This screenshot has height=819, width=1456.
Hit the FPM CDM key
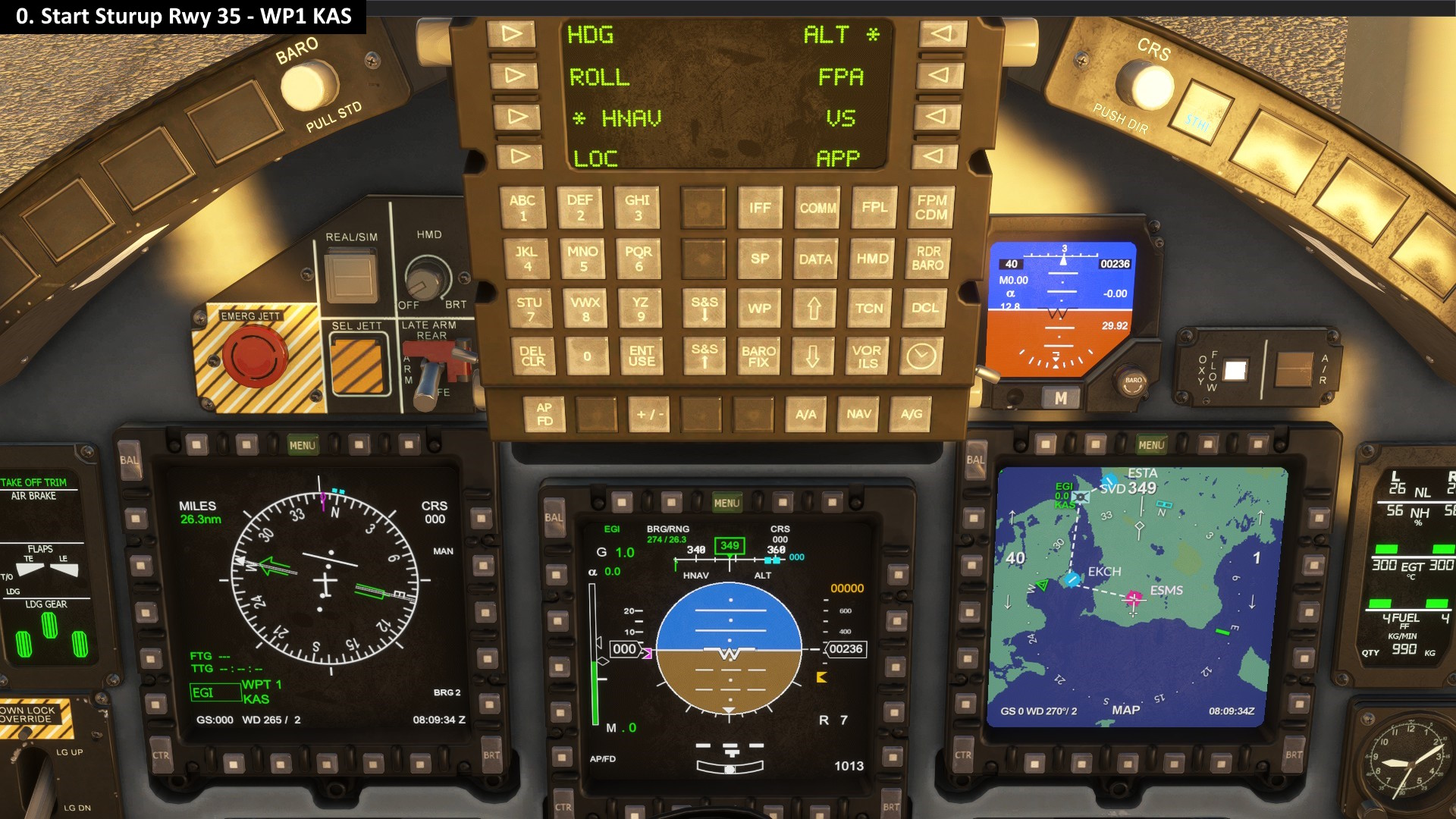(x=931, y=207)
